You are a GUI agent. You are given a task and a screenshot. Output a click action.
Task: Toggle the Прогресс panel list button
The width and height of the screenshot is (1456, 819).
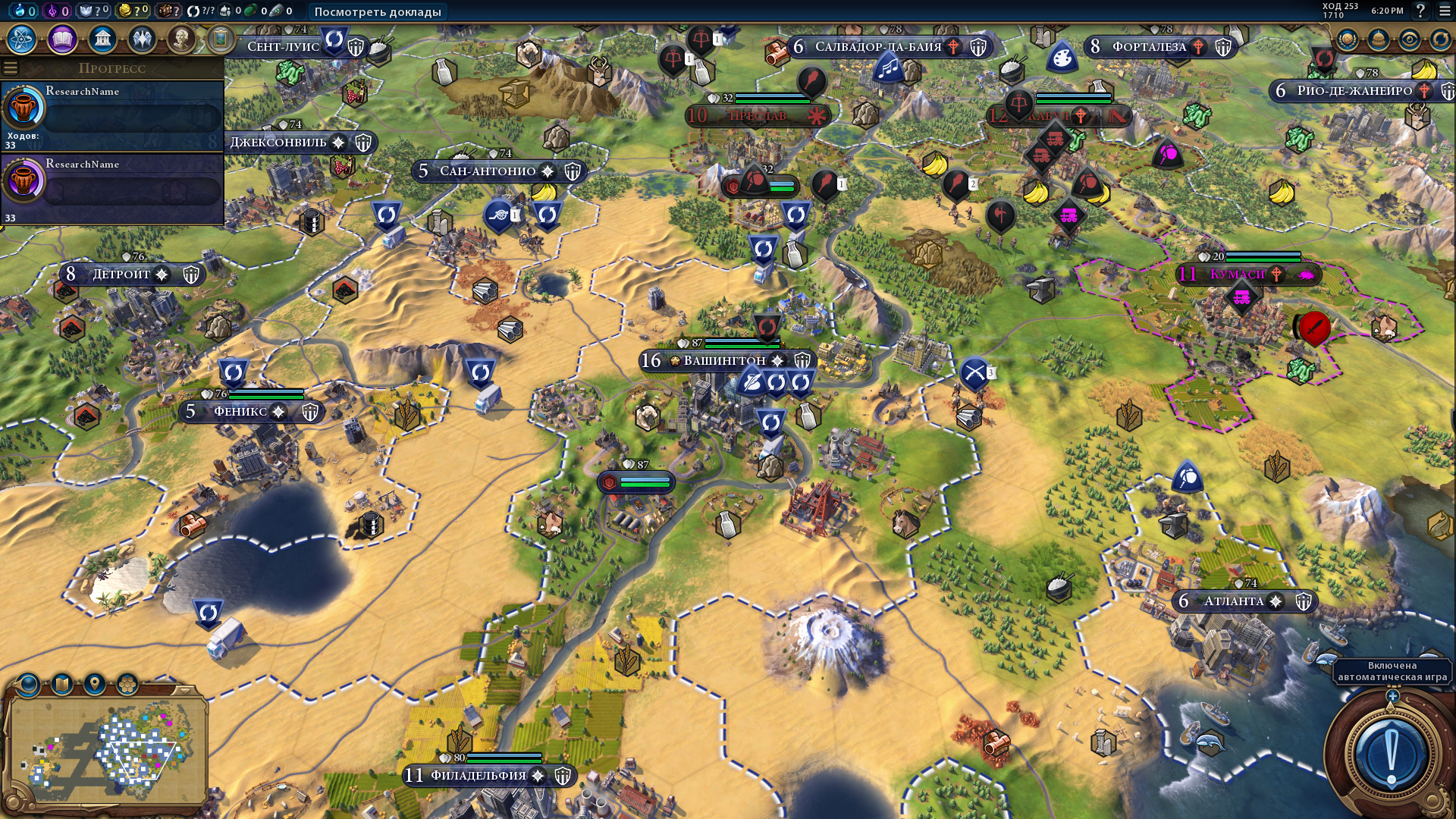point(11,68)
